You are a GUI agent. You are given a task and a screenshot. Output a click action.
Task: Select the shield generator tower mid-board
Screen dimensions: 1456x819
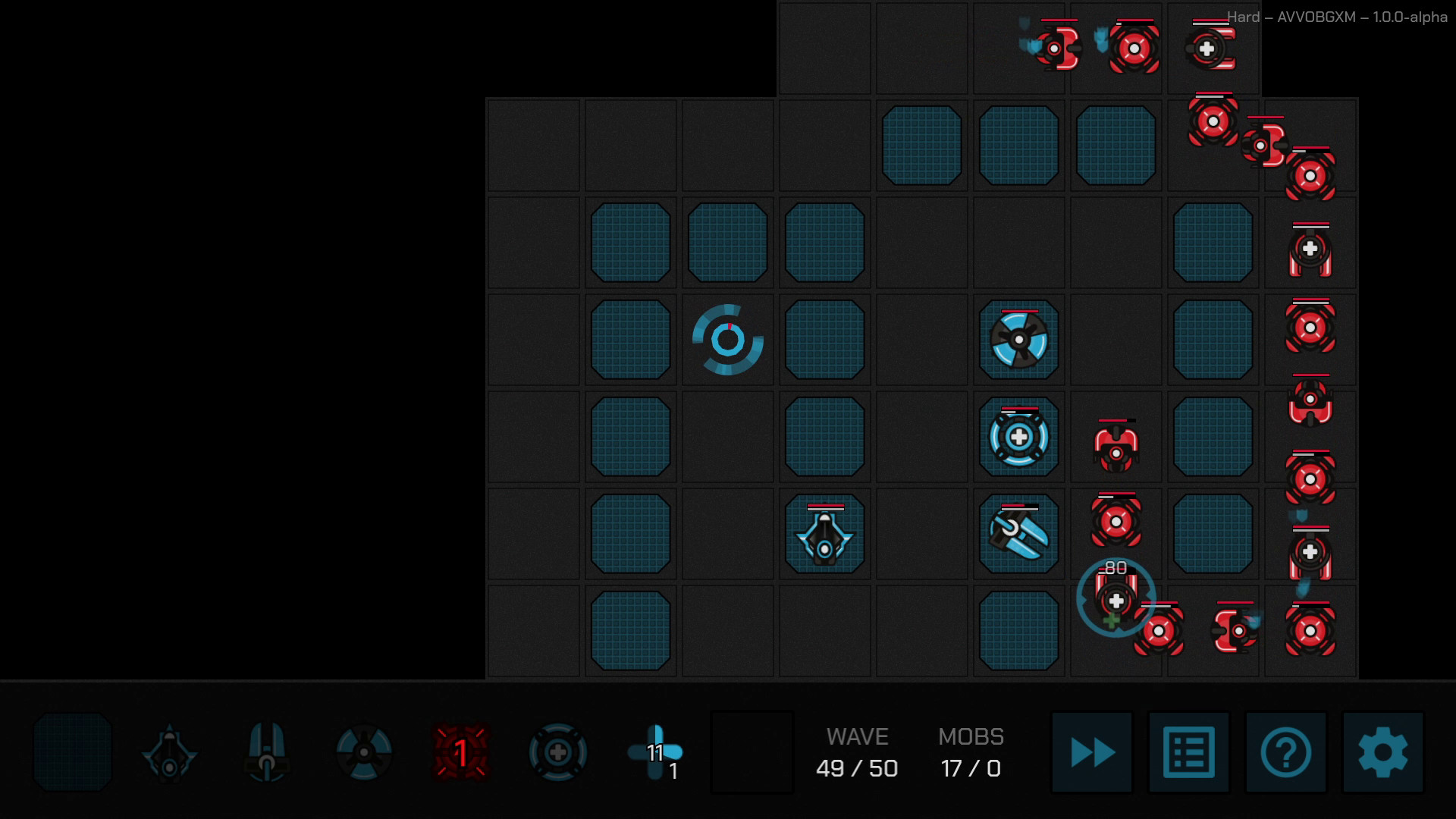coord(1018,438)
